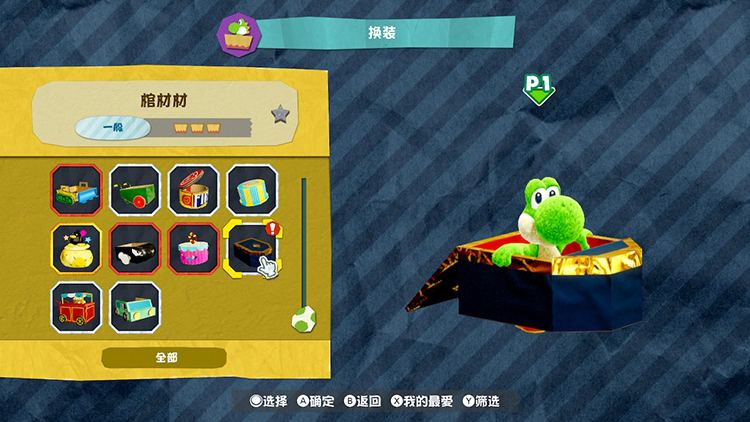Select the pink birthday cake costume
This screenshot has width=750, height=422.
(194, 248)
